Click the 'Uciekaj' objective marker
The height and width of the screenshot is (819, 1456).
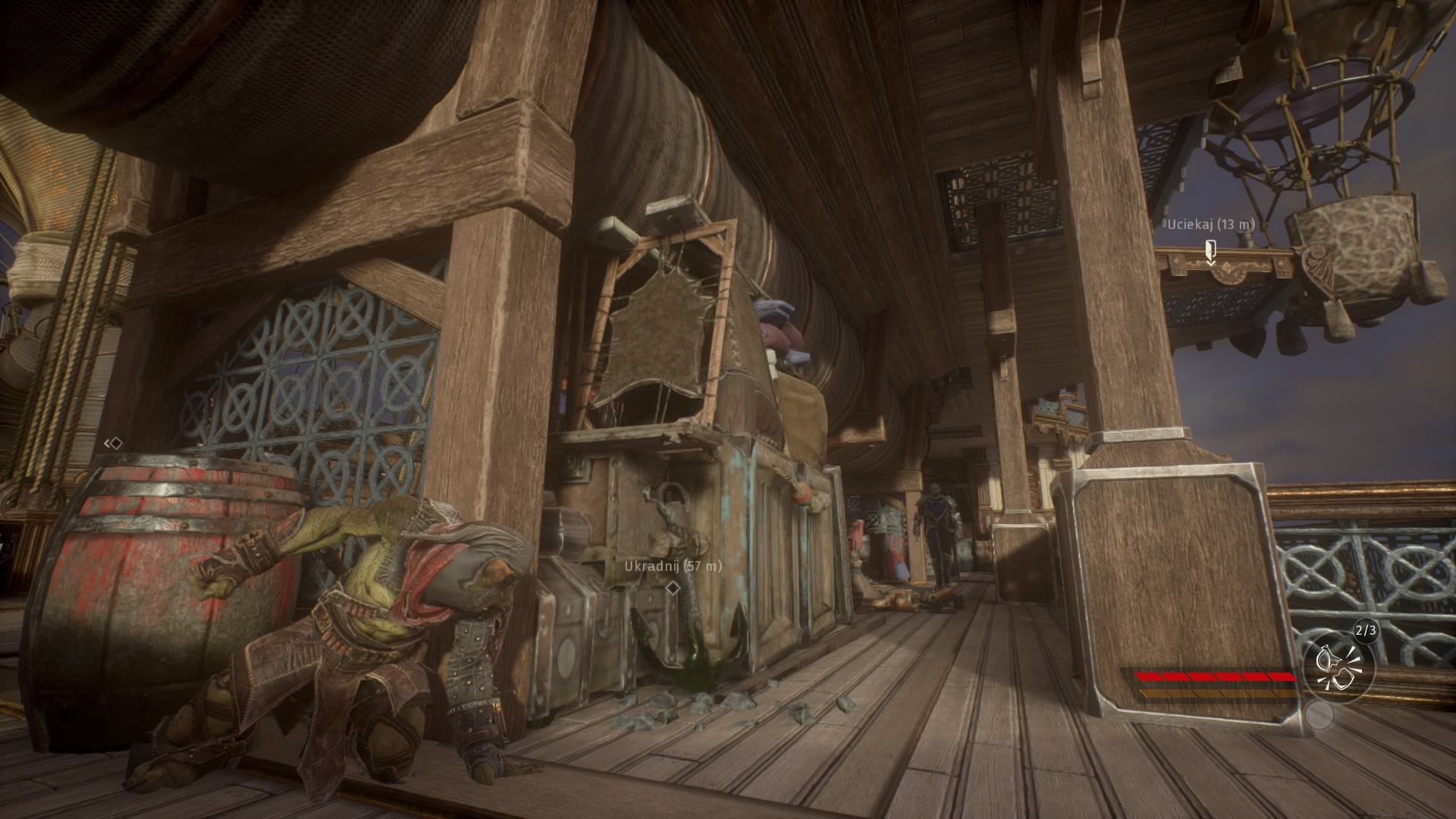[x=1210, y=249]
